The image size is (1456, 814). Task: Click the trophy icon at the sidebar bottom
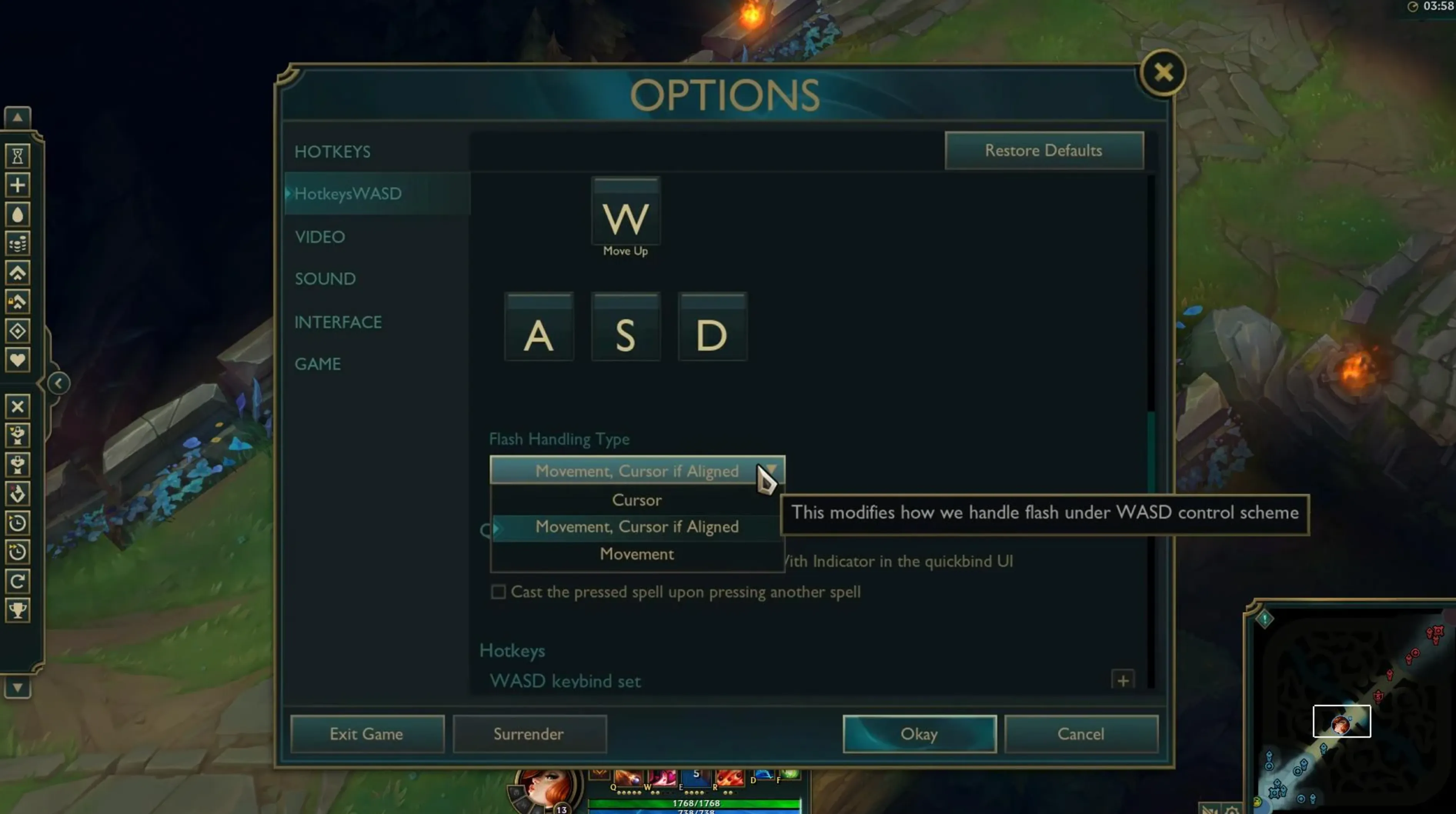(x=18, y=609)
